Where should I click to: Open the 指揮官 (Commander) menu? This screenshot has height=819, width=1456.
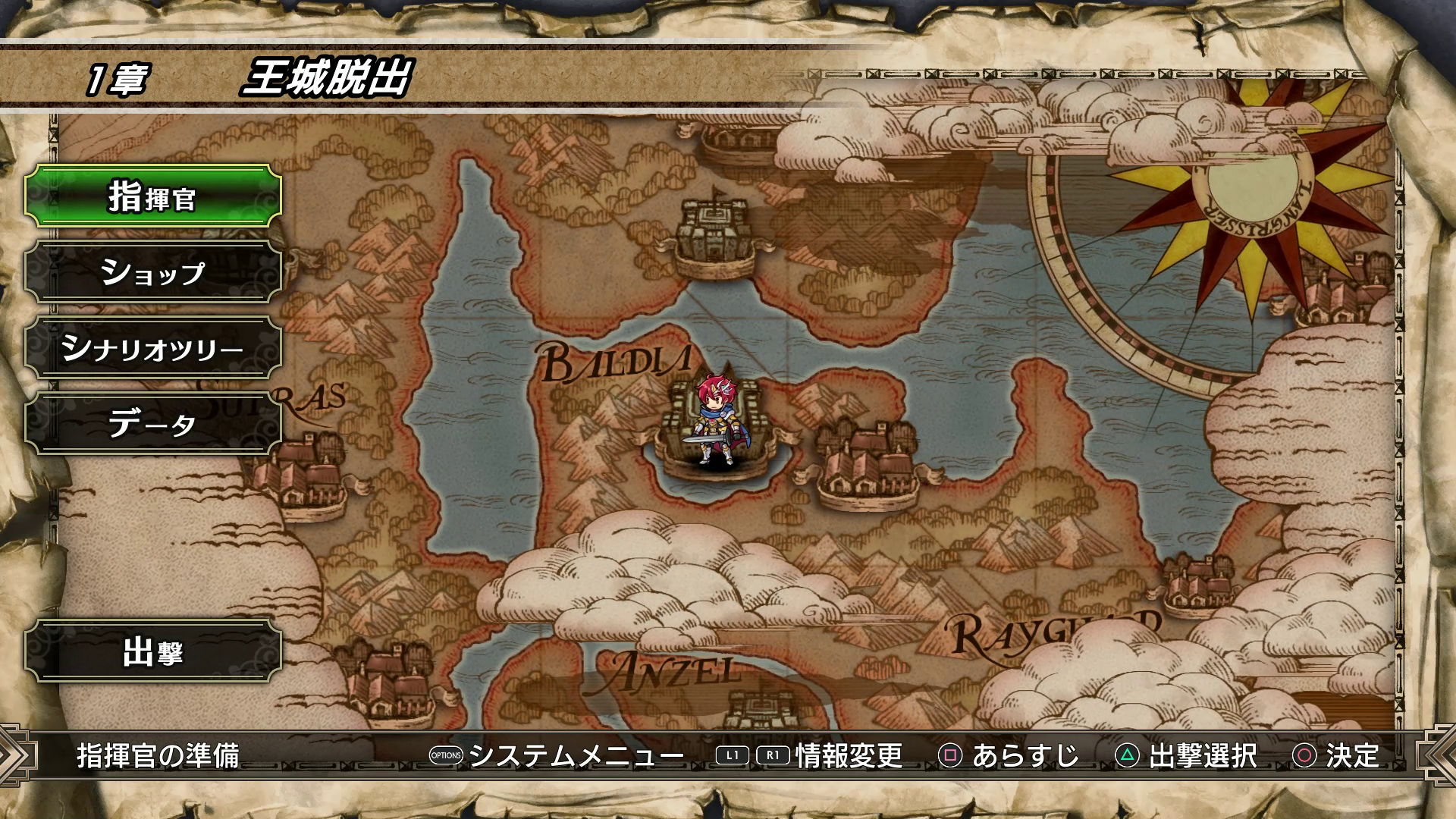click(x=153, y=196)
